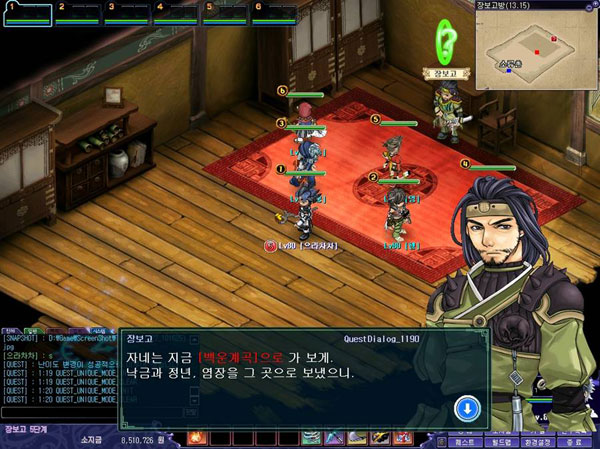Activate the fire skill icon in hotbar

click(196, 438)
